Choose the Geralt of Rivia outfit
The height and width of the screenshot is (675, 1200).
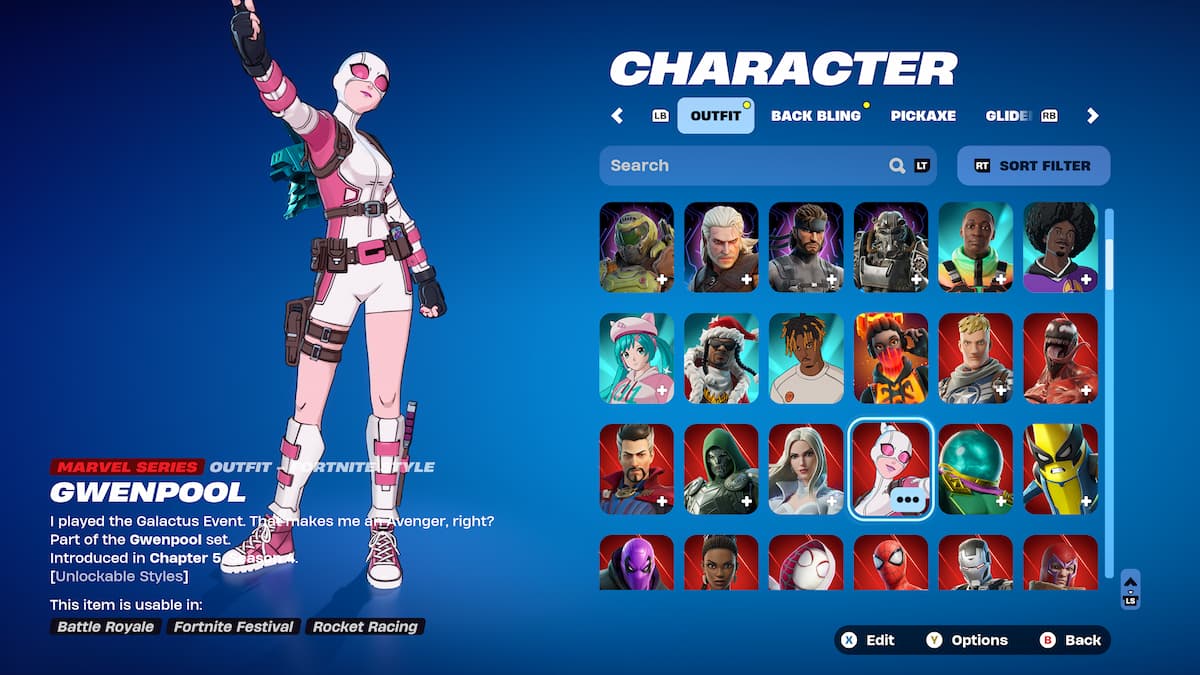[x=721, y=248]
